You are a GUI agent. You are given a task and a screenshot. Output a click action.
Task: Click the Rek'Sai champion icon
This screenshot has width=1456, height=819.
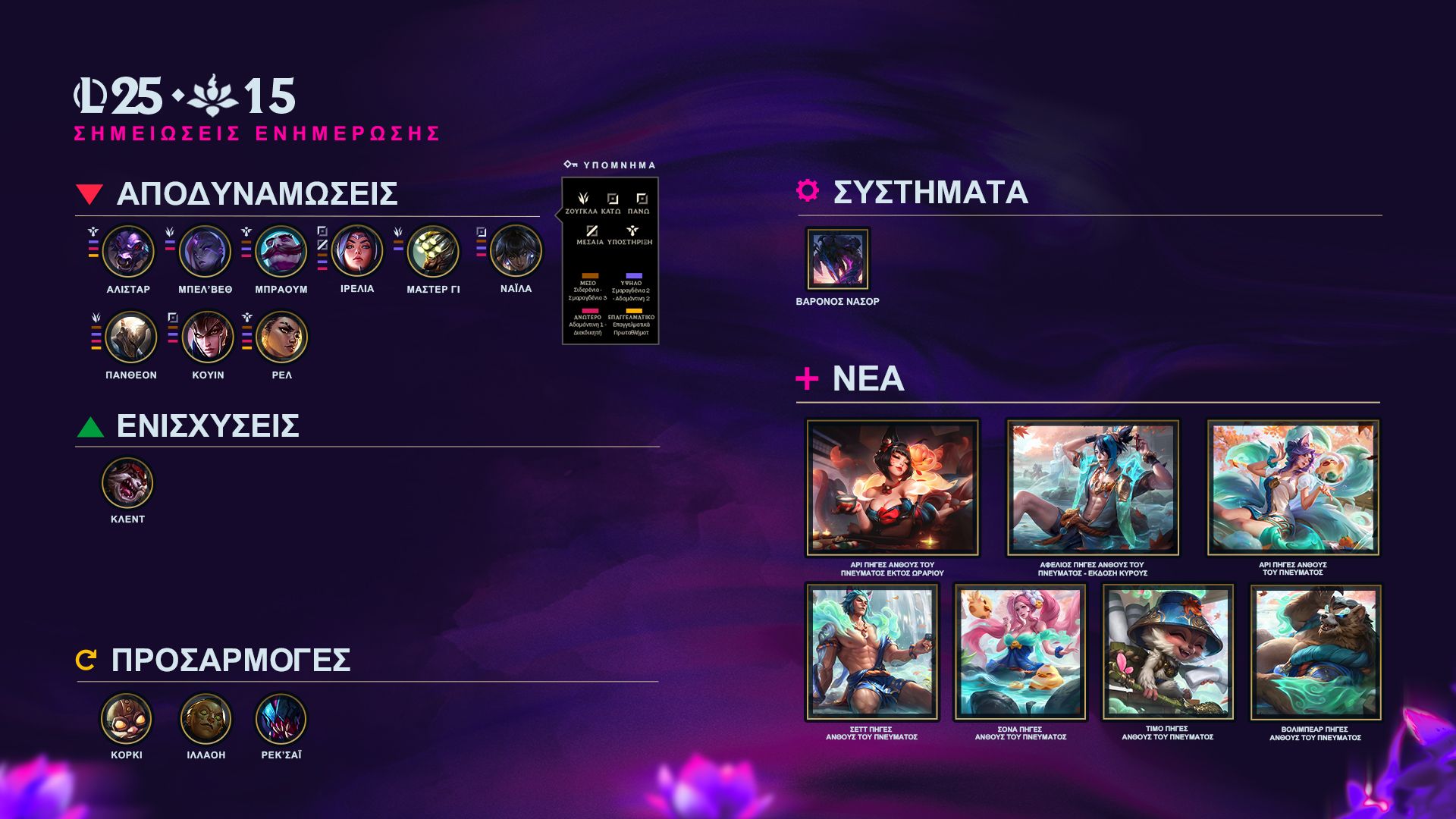click(281, 718)
